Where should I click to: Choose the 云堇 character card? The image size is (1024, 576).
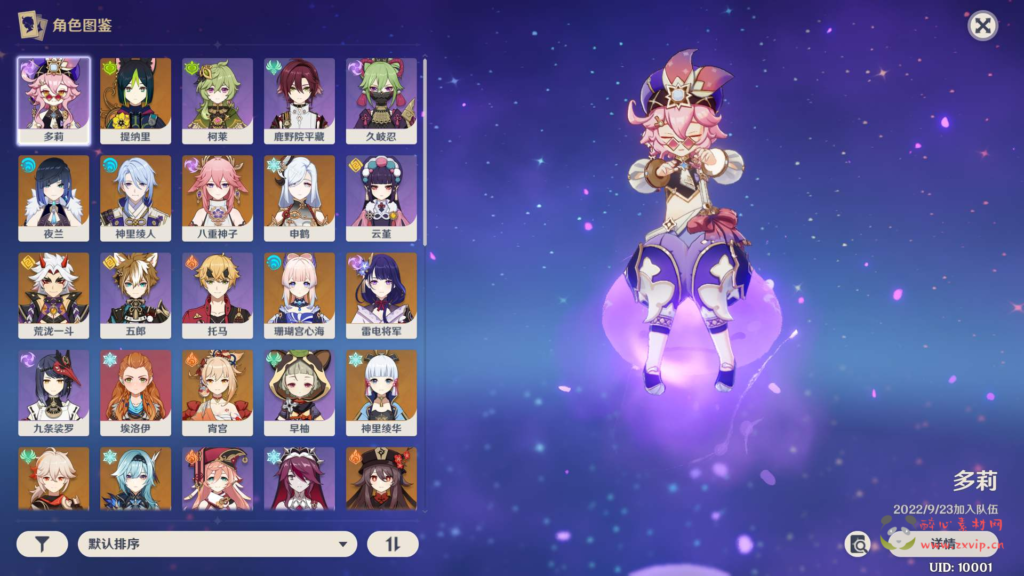(x=381, y=198)
